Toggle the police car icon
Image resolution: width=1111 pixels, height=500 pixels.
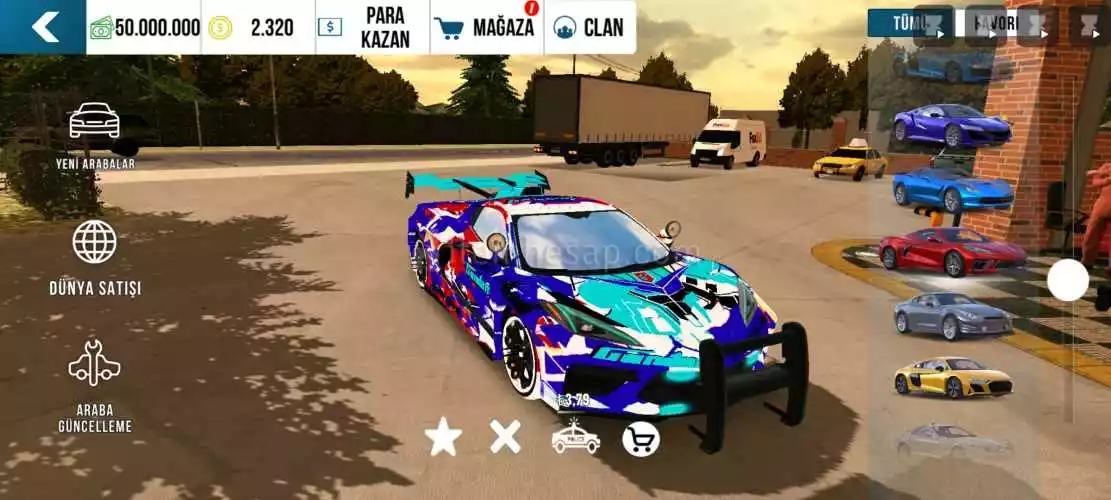(x=576, y=437)
